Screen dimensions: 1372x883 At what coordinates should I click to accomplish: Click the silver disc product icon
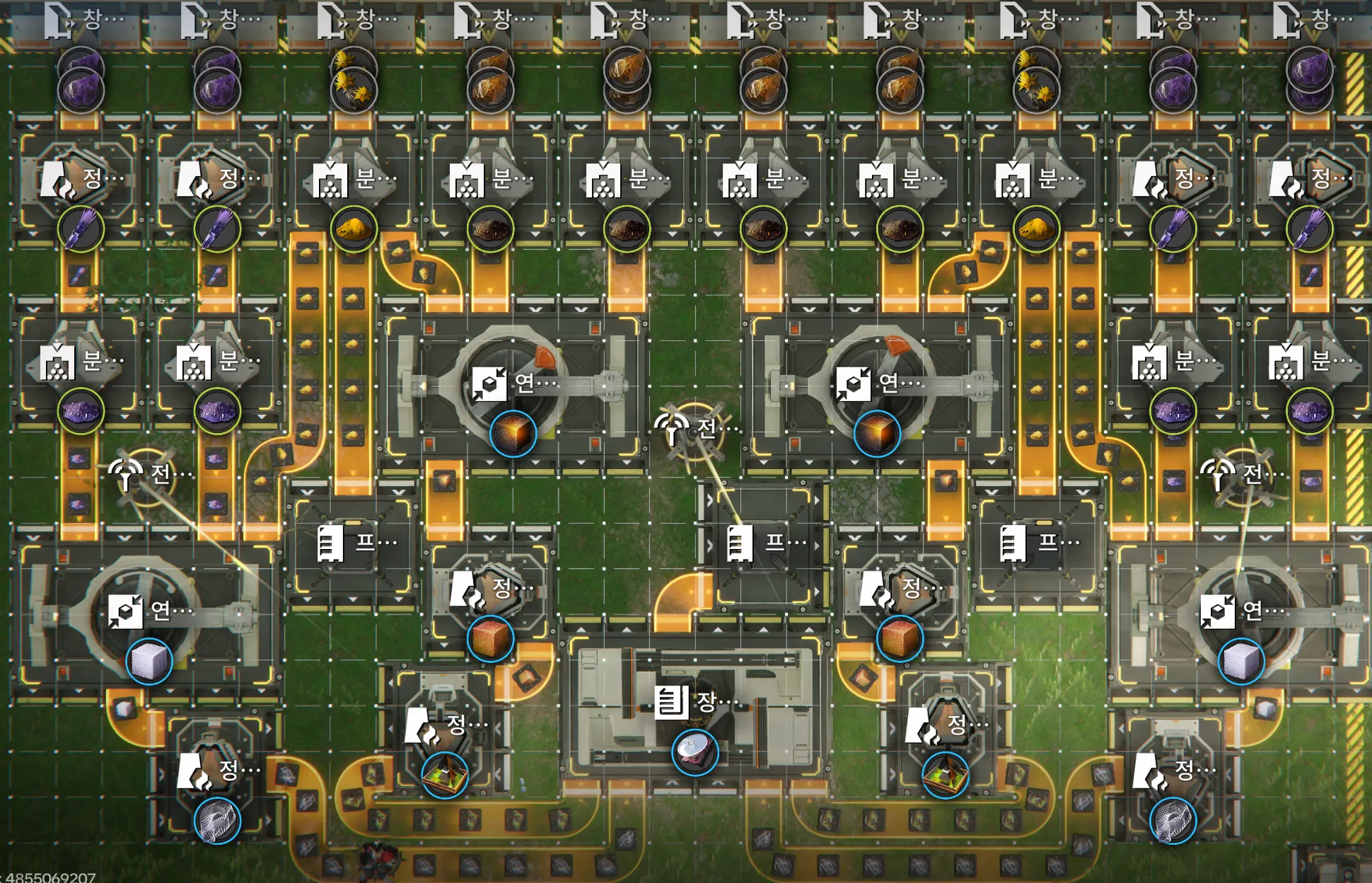pyautogui.click(x=694, y=751)
